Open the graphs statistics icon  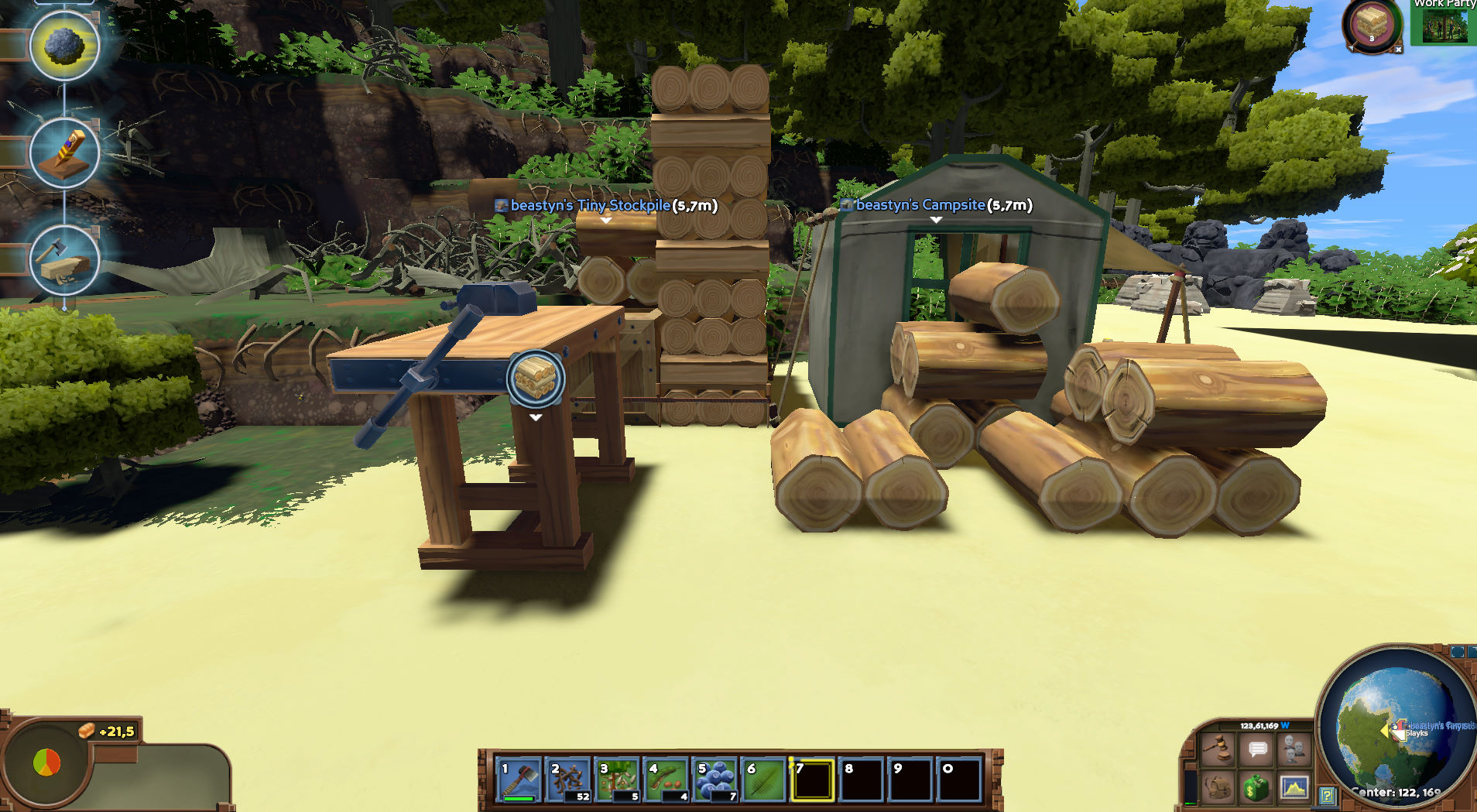click(x=1295, y=789)
